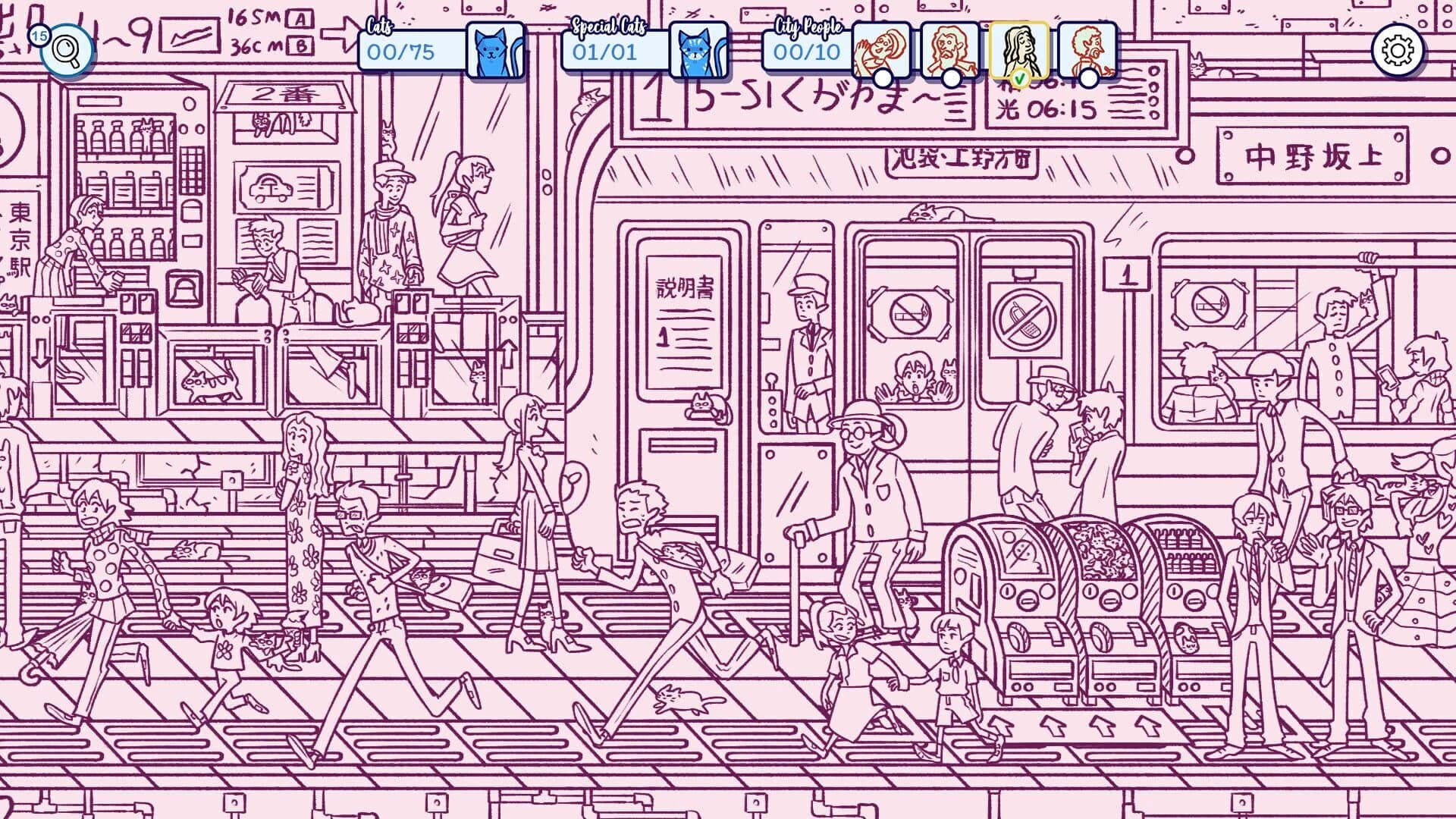Use the magnifying glass hint tool

(x=67, y=49)
